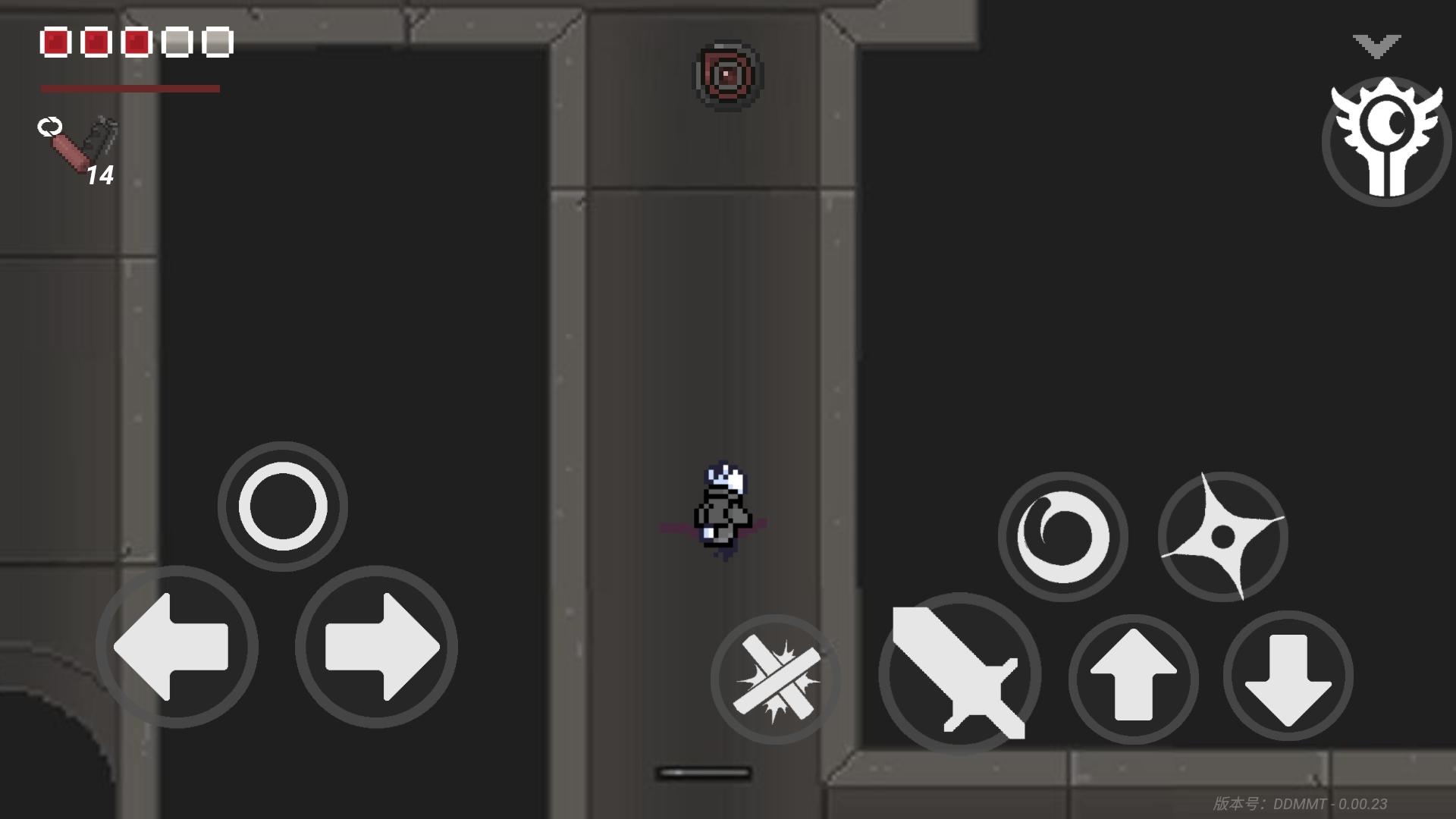Image resolution: width=1456 pixels, height=819 pixels.
Task: Activate the dash swirl ability button
Action: 1064,537
